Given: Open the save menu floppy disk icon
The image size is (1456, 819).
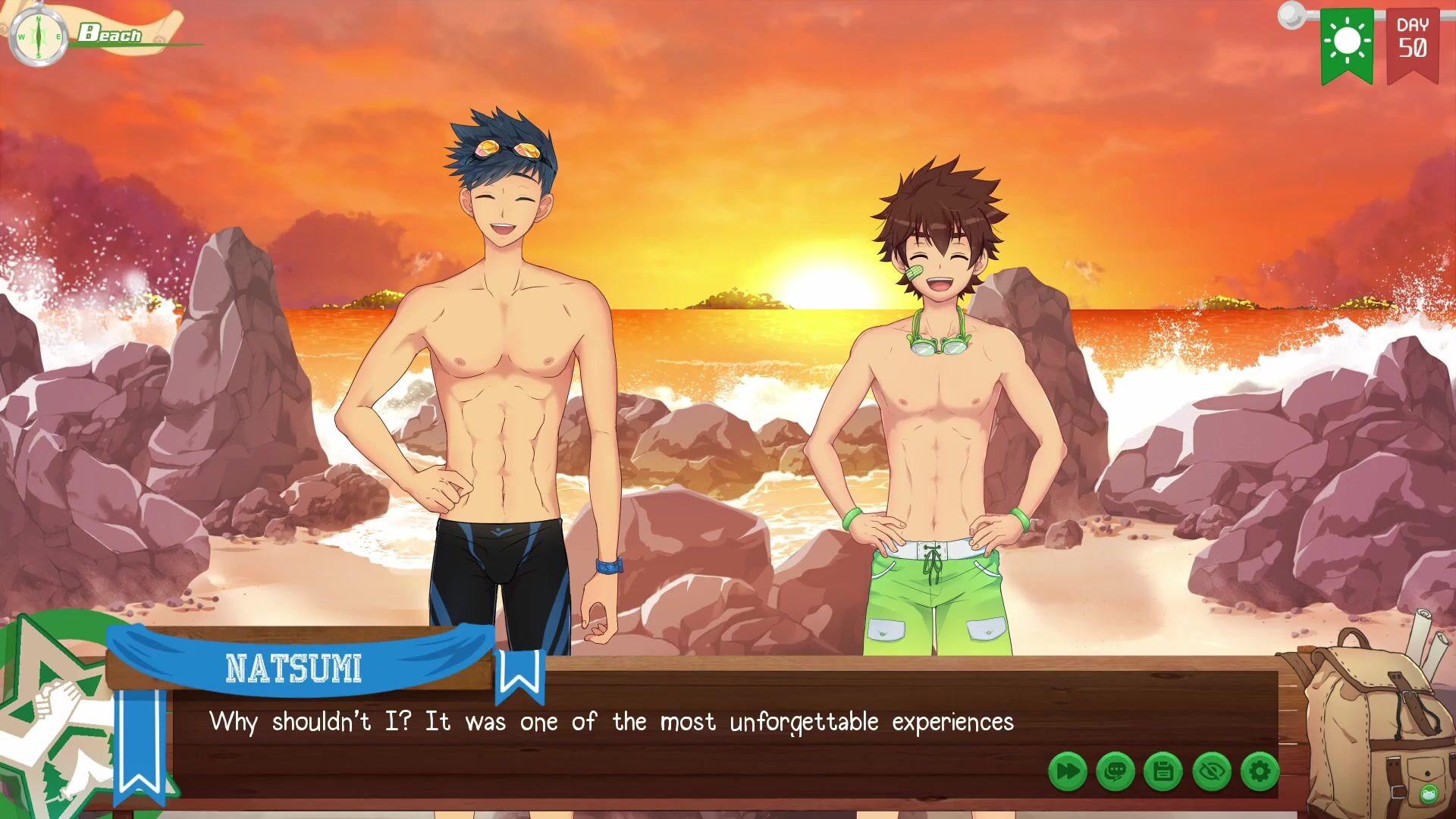Looking at the screenshot, I should click(1163, 772).
